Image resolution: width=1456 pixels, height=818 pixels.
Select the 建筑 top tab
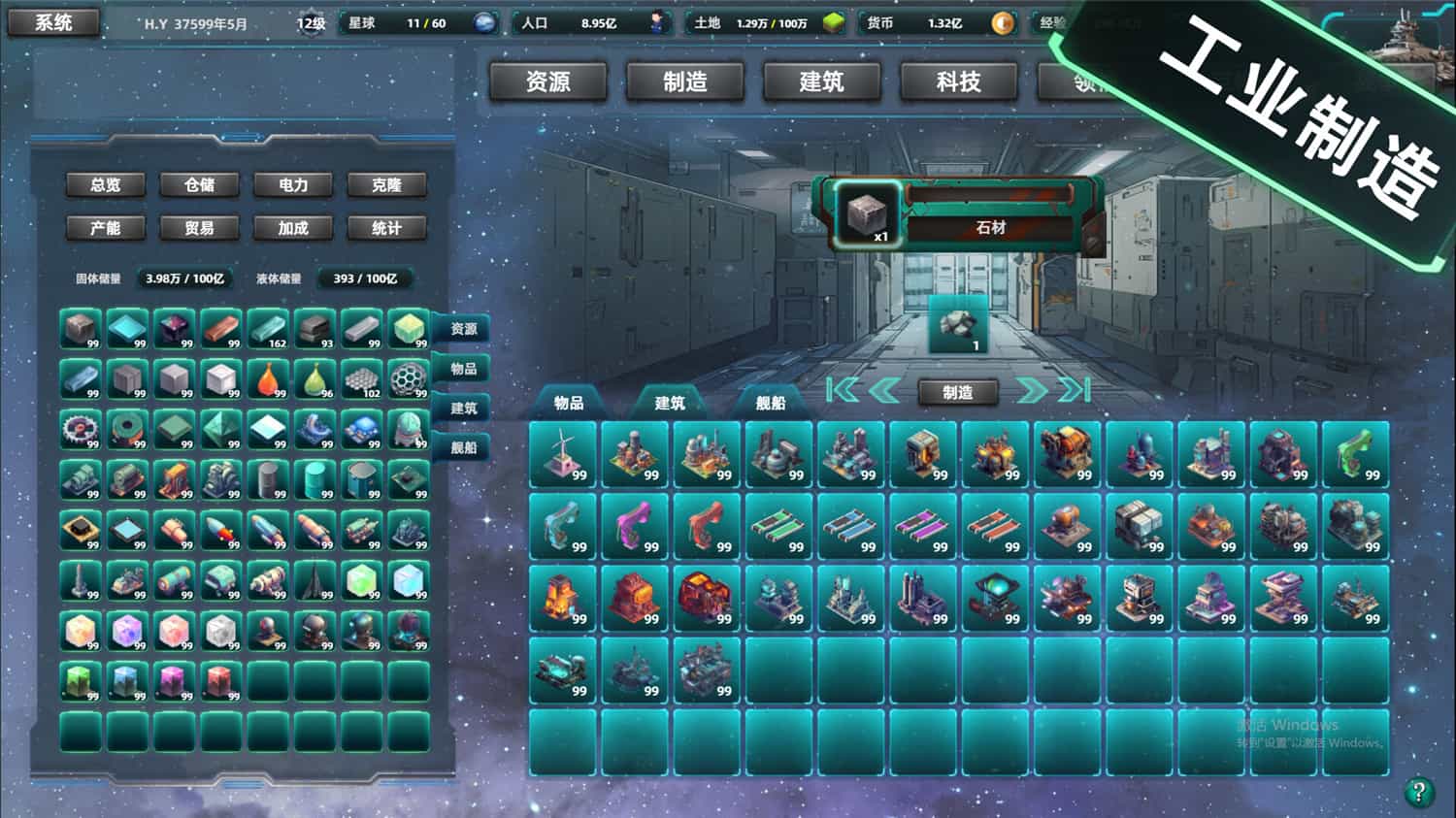point(822,82)
